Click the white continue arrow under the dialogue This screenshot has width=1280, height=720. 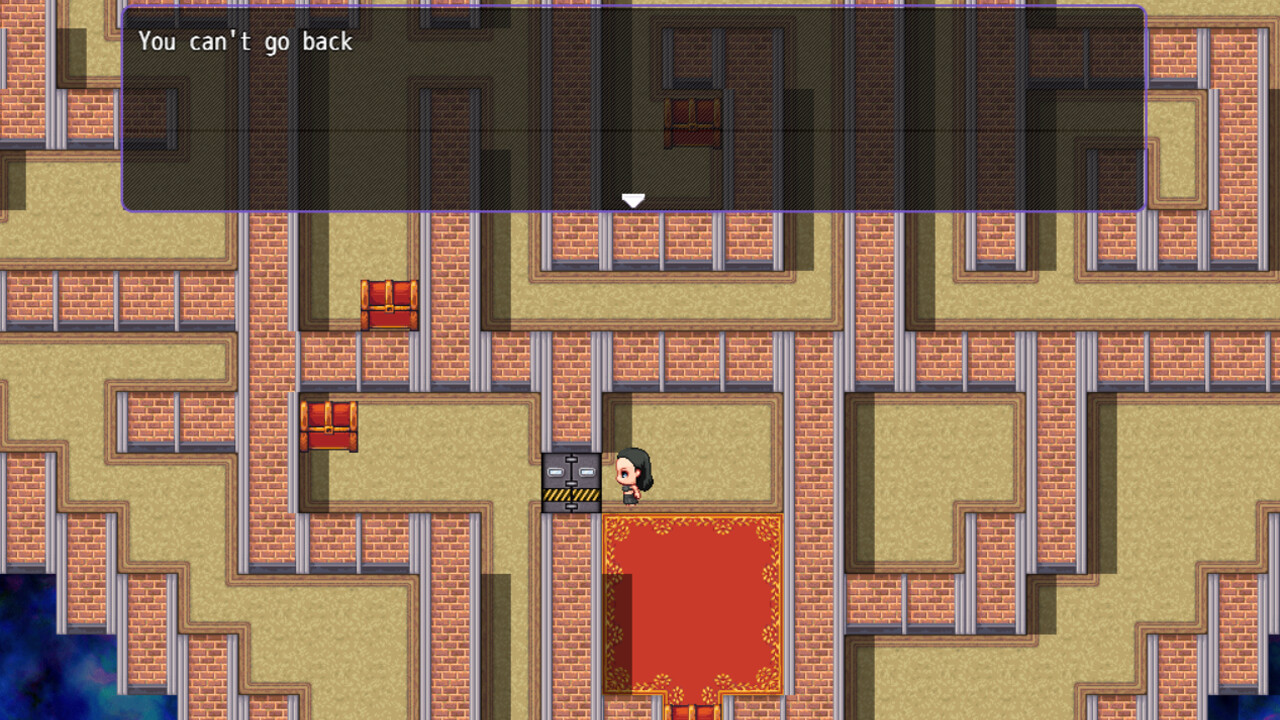[x=632, y=199]
